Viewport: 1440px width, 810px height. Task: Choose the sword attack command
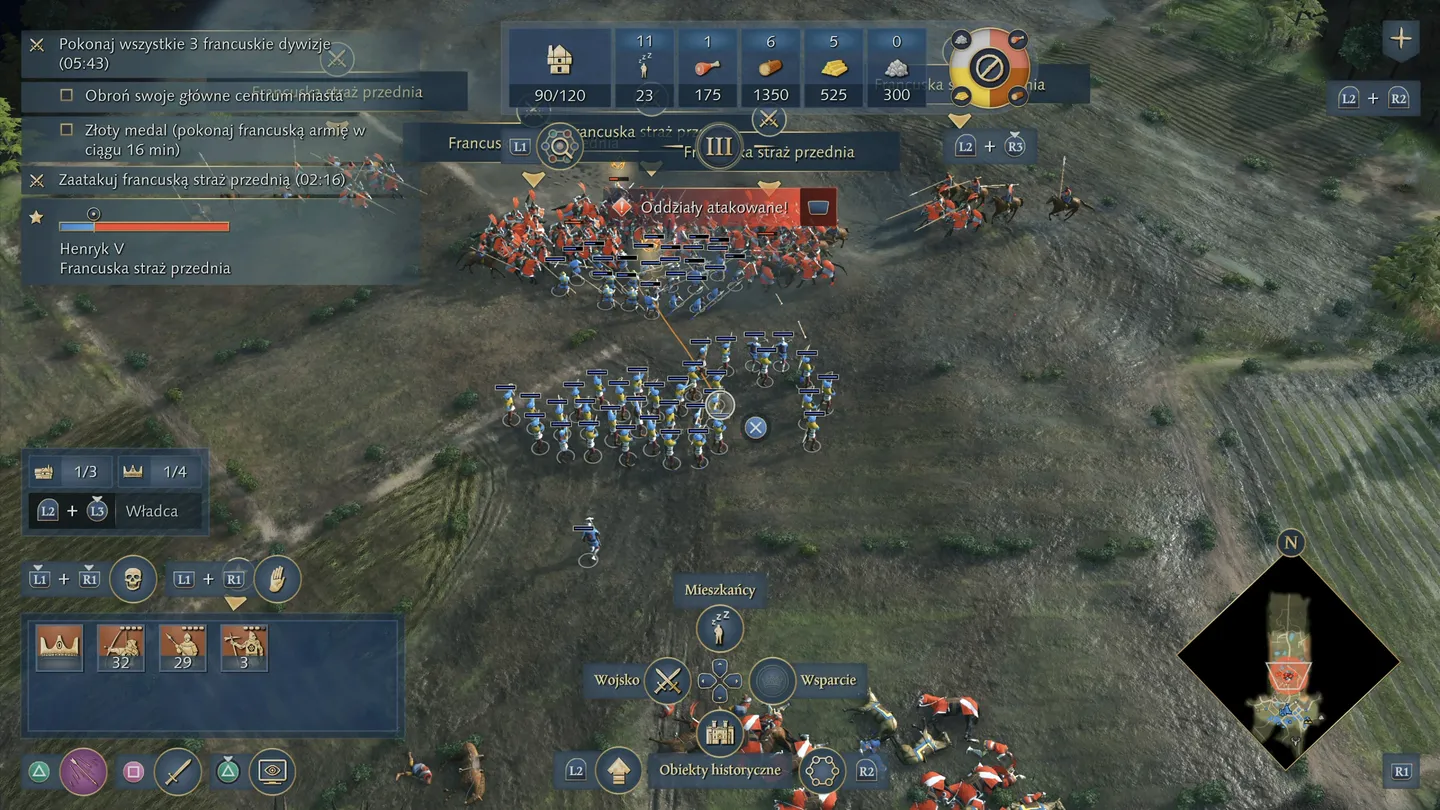[x=178, y=772]
